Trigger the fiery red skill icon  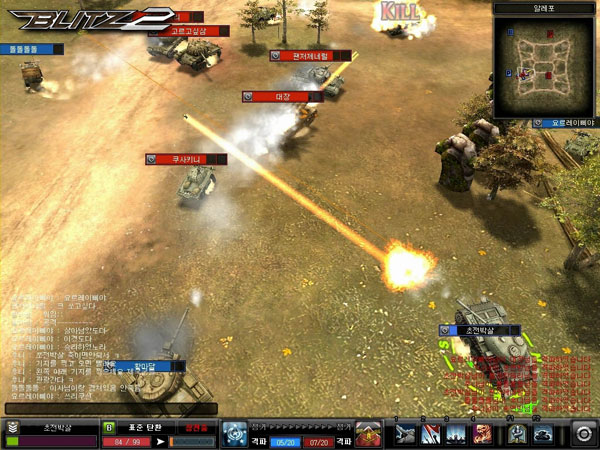pos(482,433)
